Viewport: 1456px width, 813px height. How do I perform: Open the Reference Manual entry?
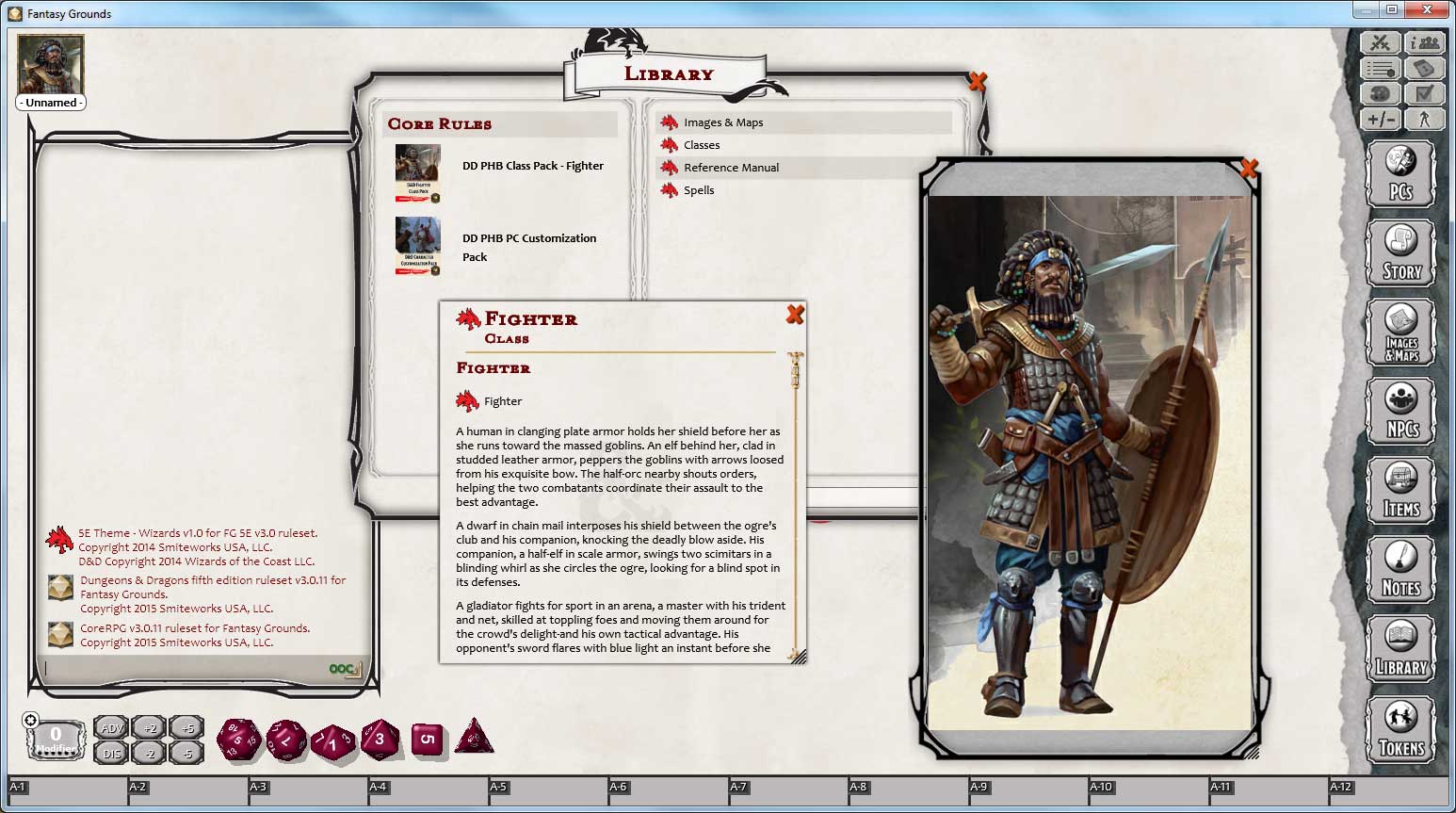pyautogui.click(x=733, y=167)
